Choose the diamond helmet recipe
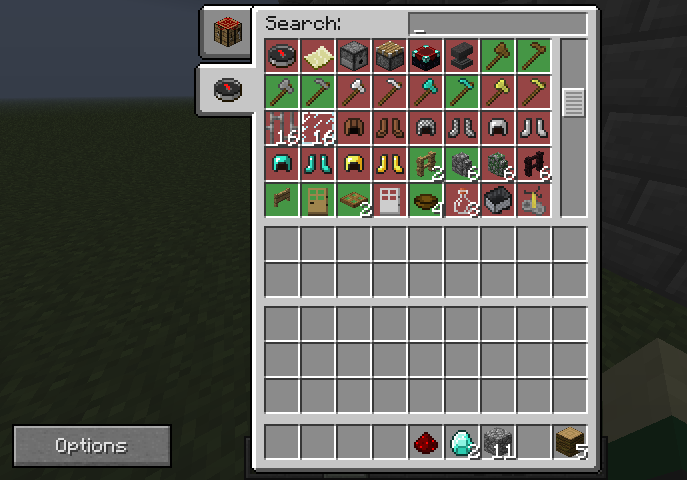Screen dimensions: 687x480 [282, 164]
